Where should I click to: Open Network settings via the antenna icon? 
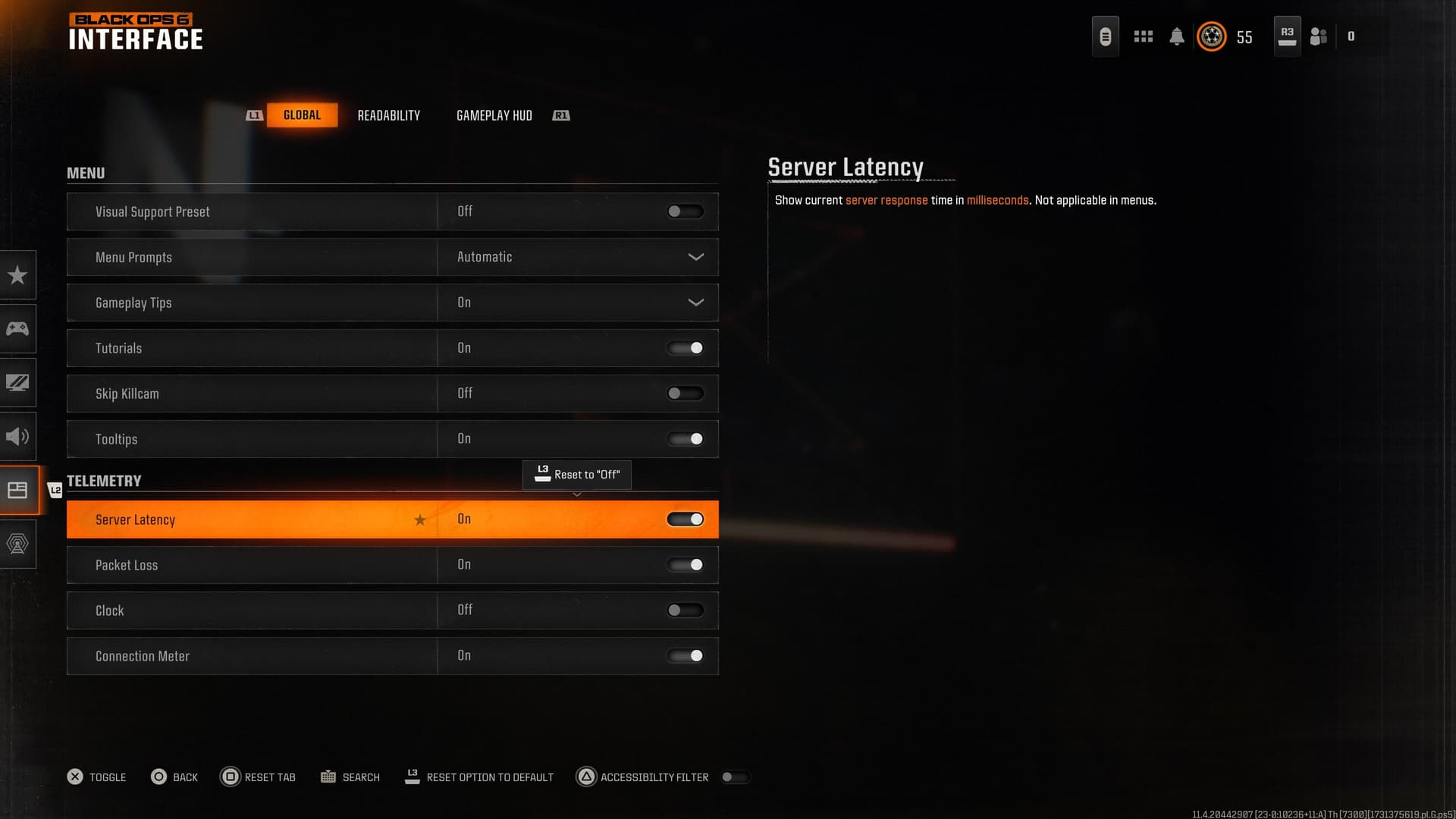pos(18,544)
